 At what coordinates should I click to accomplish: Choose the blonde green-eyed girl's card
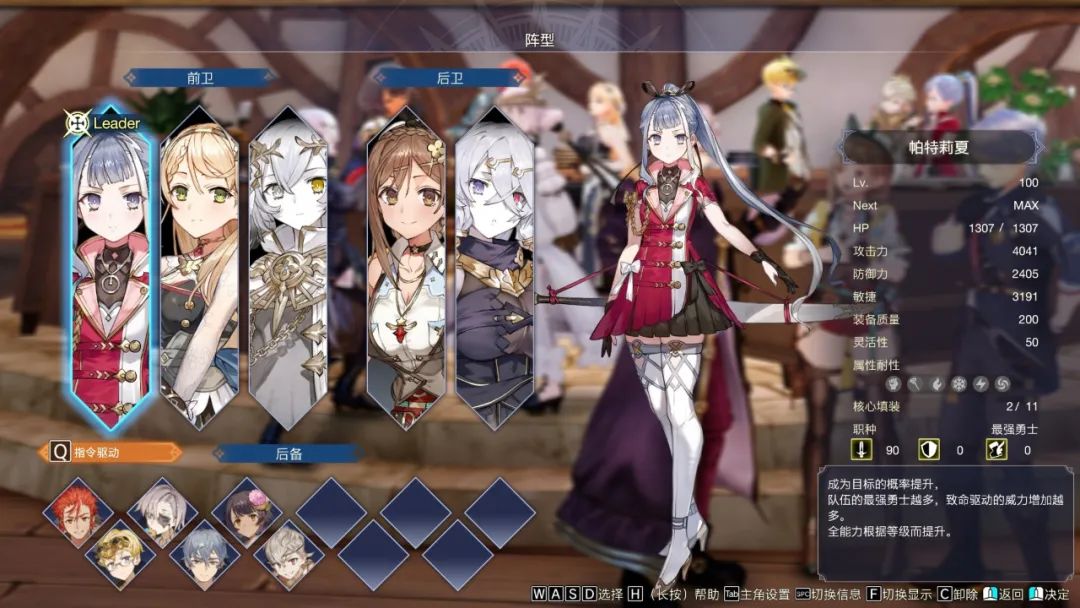click(x=199, y=270)
